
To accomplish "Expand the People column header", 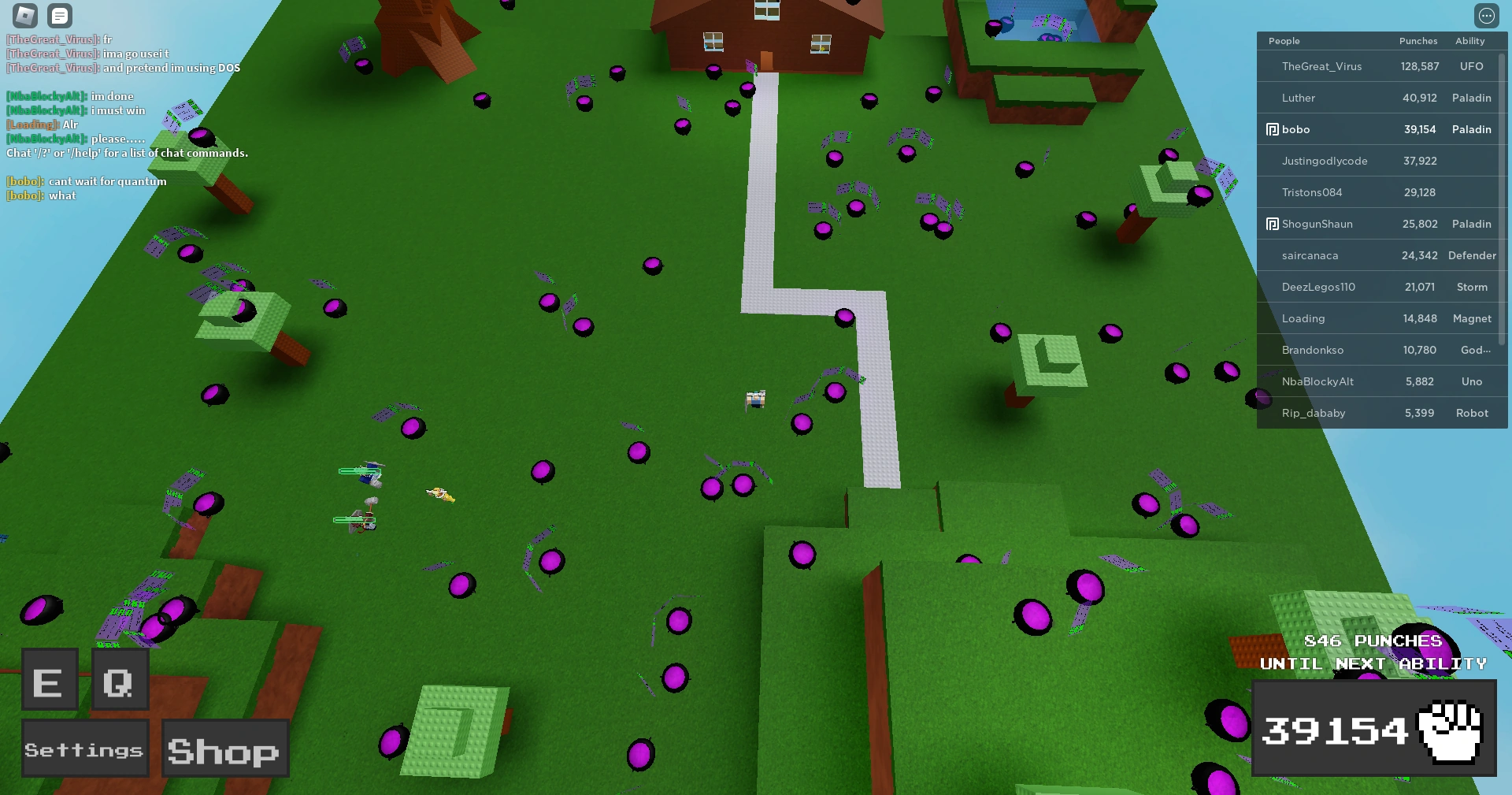I will (x=1284, y=40).
